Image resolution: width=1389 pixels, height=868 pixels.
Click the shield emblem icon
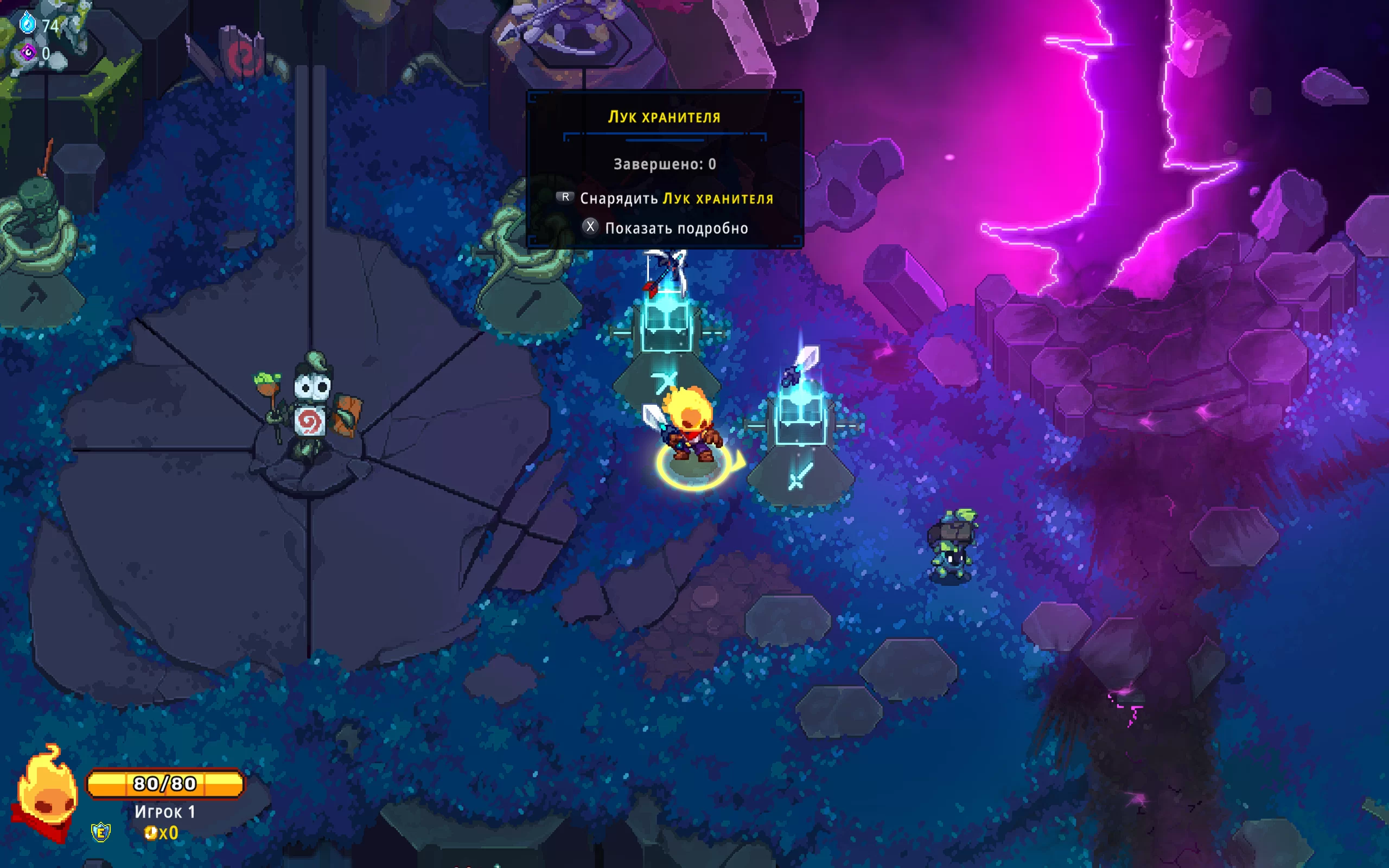101,832
